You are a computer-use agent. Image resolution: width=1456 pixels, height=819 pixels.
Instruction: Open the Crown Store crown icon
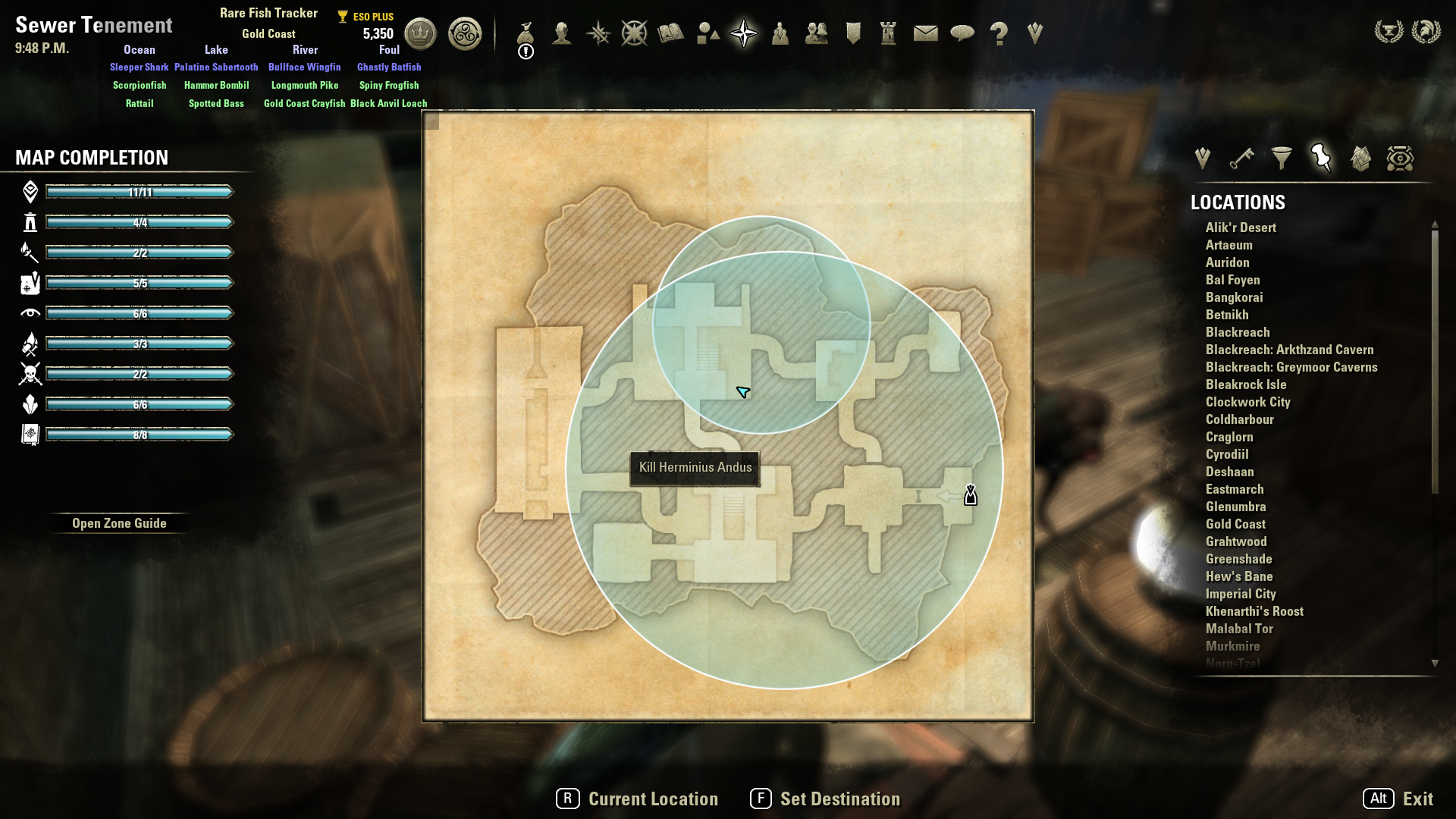(420, 34)
